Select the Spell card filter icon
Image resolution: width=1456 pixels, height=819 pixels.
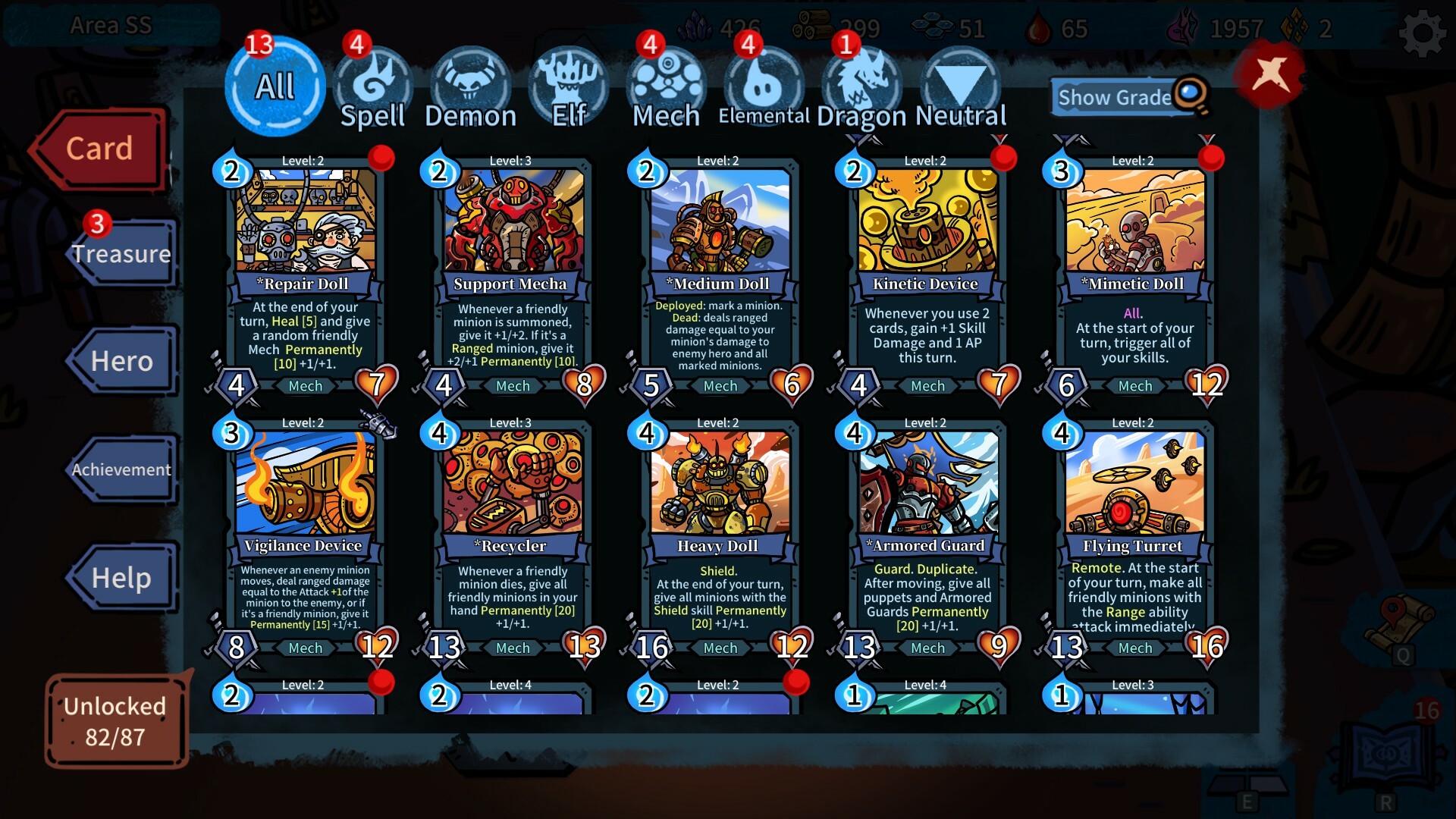point(375,83)
